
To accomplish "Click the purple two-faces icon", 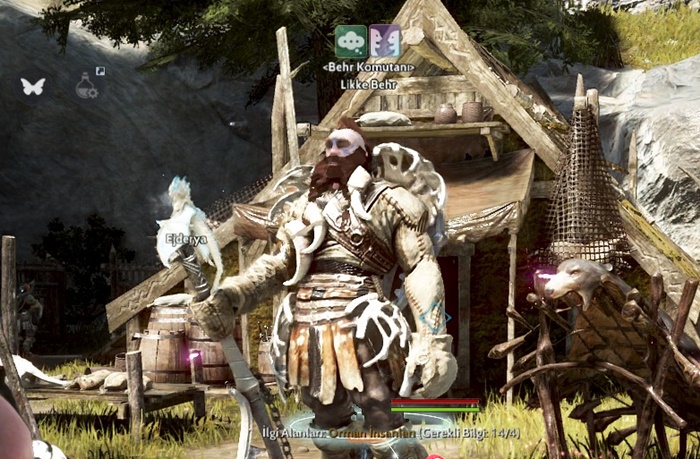I will click(384, 40).
